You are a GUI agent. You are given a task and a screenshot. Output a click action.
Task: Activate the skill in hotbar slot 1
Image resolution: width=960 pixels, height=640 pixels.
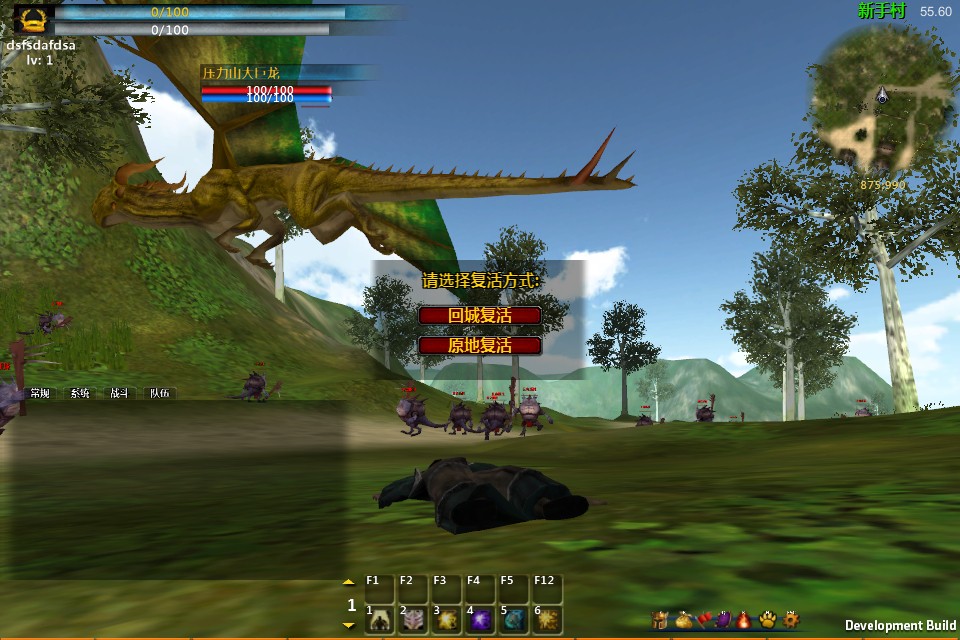click(380, 620)
